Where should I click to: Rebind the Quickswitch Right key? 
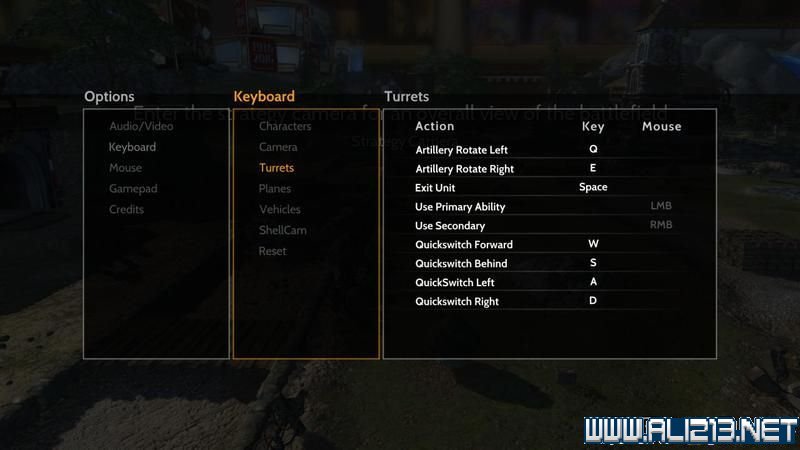pyautogui.click(x=593, y=301)
